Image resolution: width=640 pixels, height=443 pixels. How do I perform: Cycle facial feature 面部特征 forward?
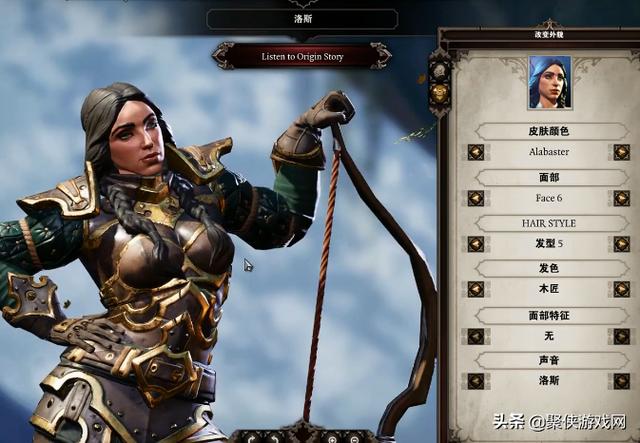click(x=621, y=336)
